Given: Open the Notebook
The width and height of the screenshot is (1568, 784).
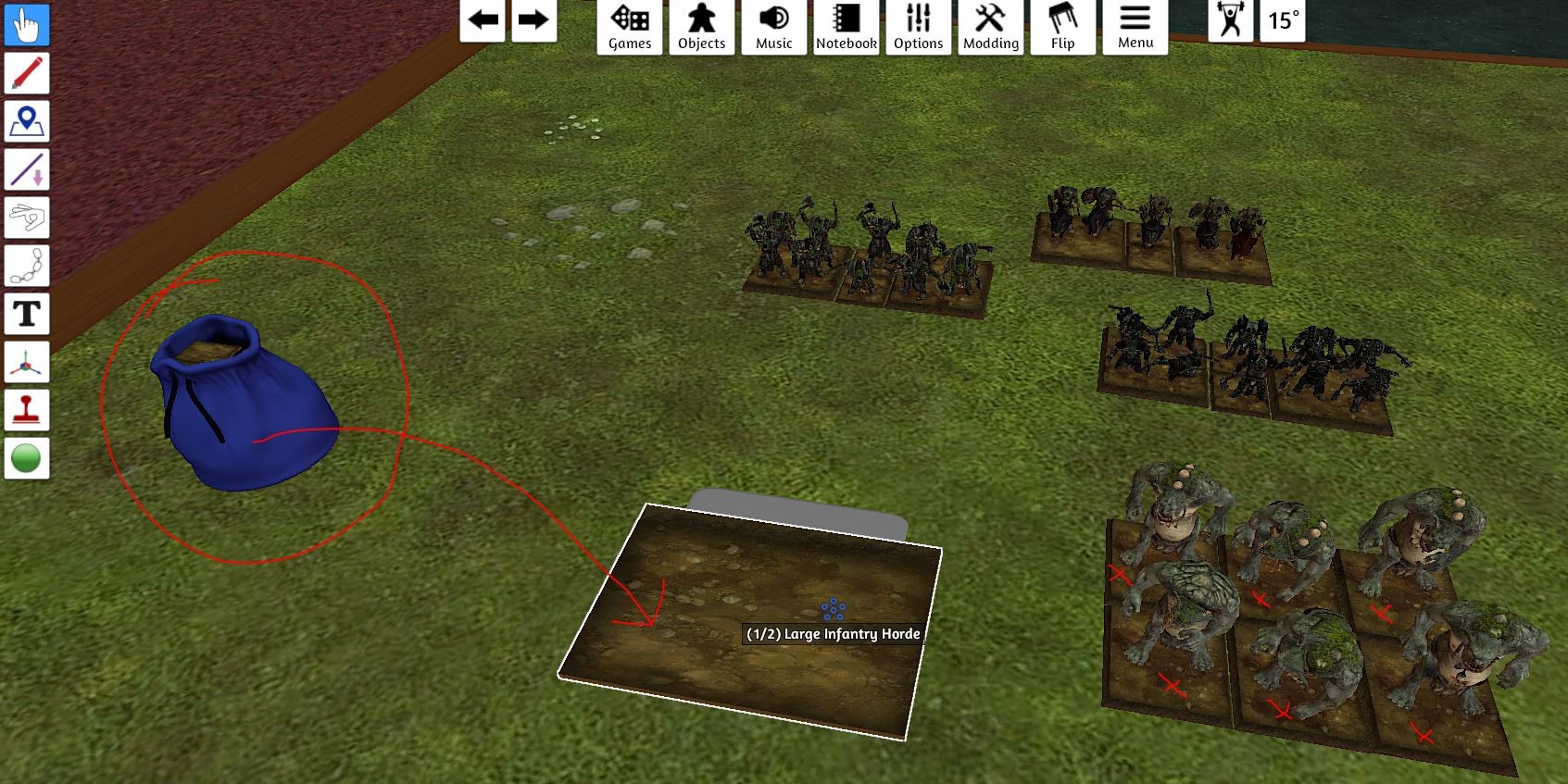Looking at the screenshot, I should 846,25.
